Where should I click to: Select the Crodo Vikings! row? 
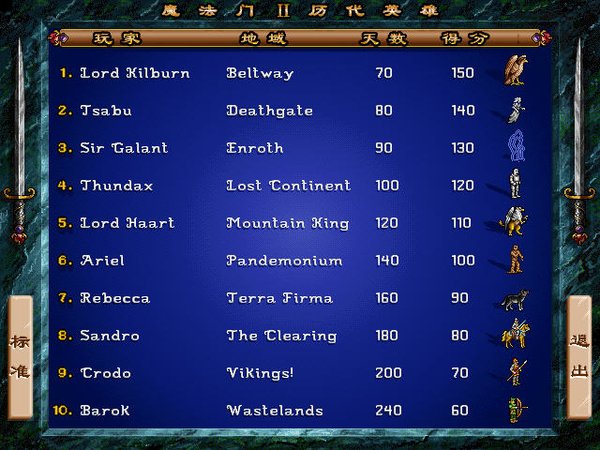point(106,373)
